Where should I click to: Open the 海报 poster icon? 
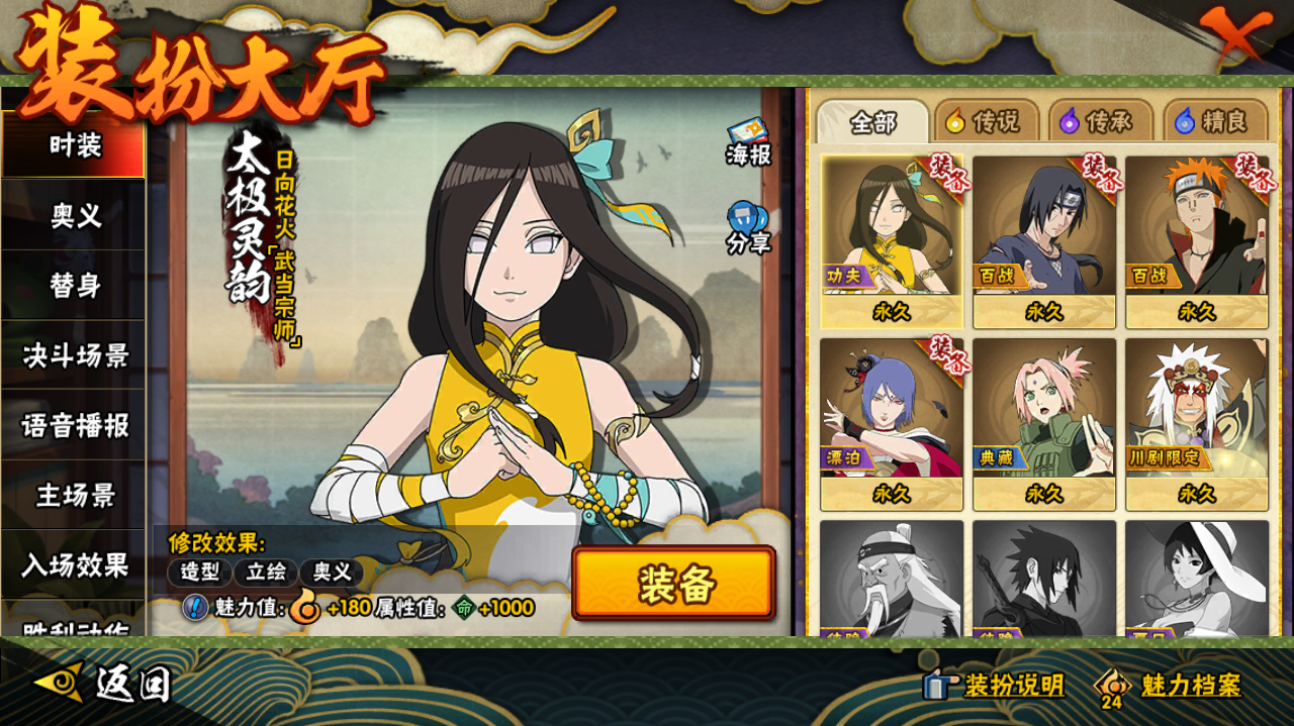click(748, 143)
